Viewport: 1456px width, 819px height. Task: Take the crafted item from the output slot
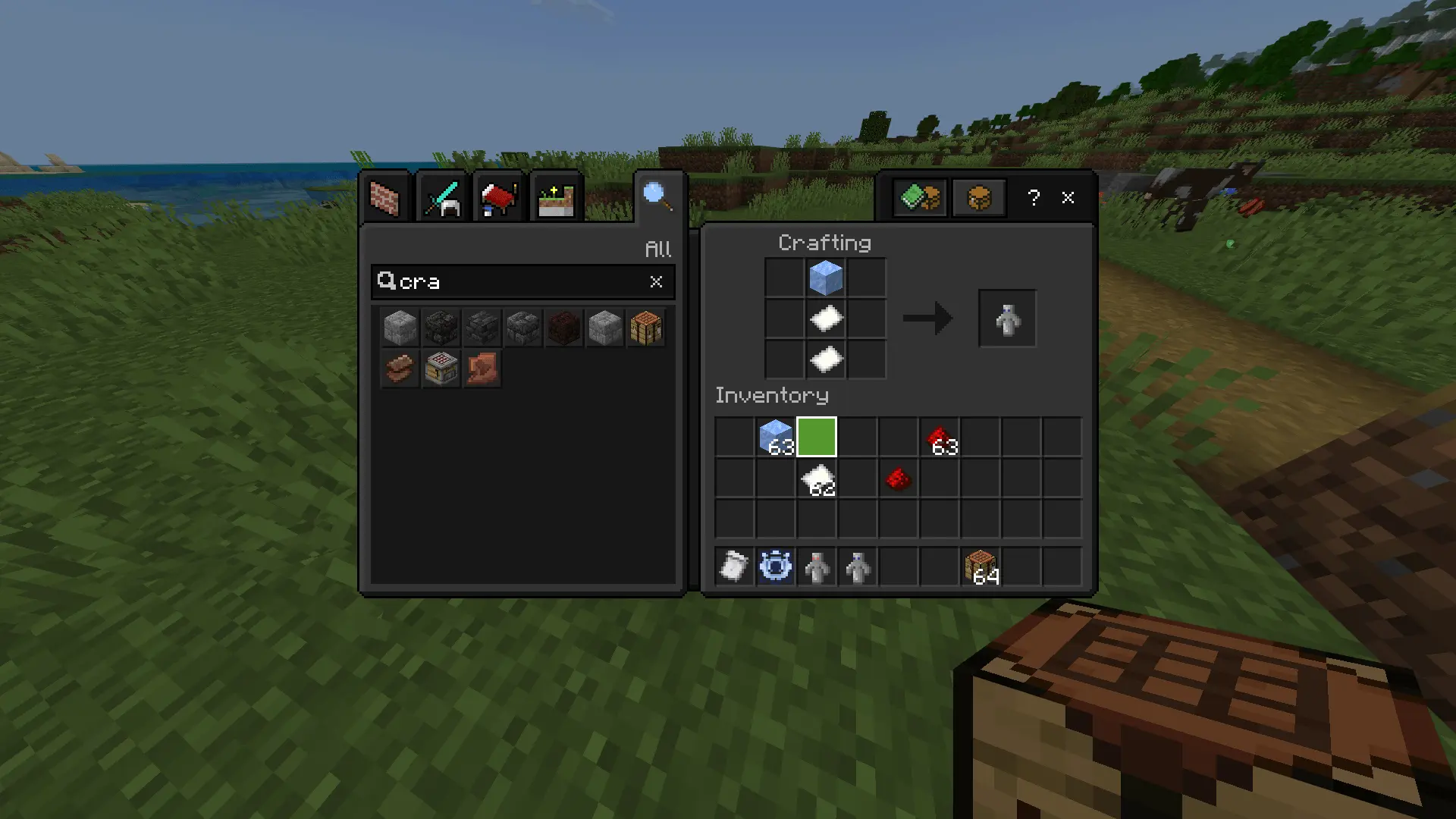click(1007, 318)
